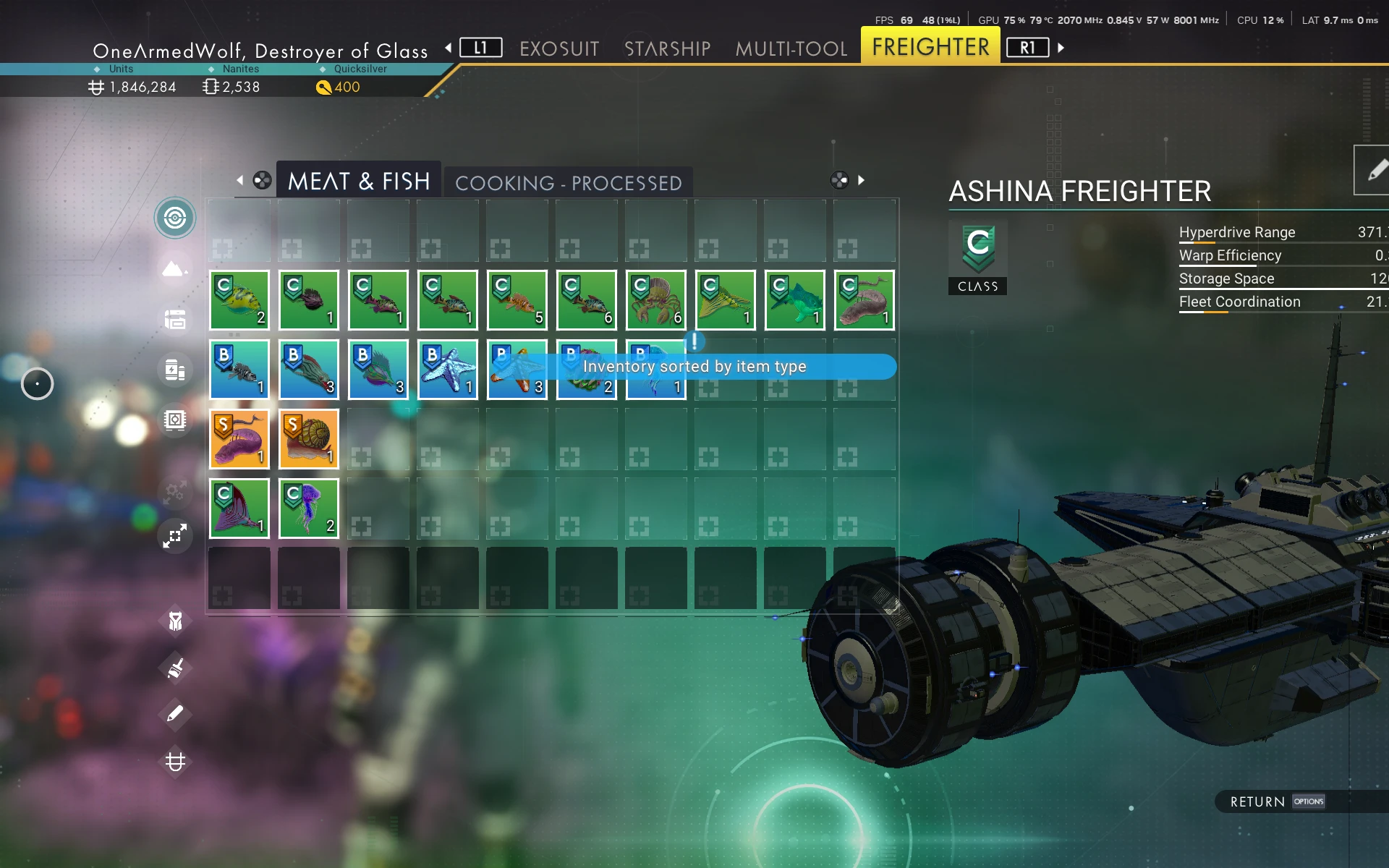The width and height of the screenshot is (1389, 868).
Task: Click the circular target filter icon in the sidebar
Action: coord(175,218)
